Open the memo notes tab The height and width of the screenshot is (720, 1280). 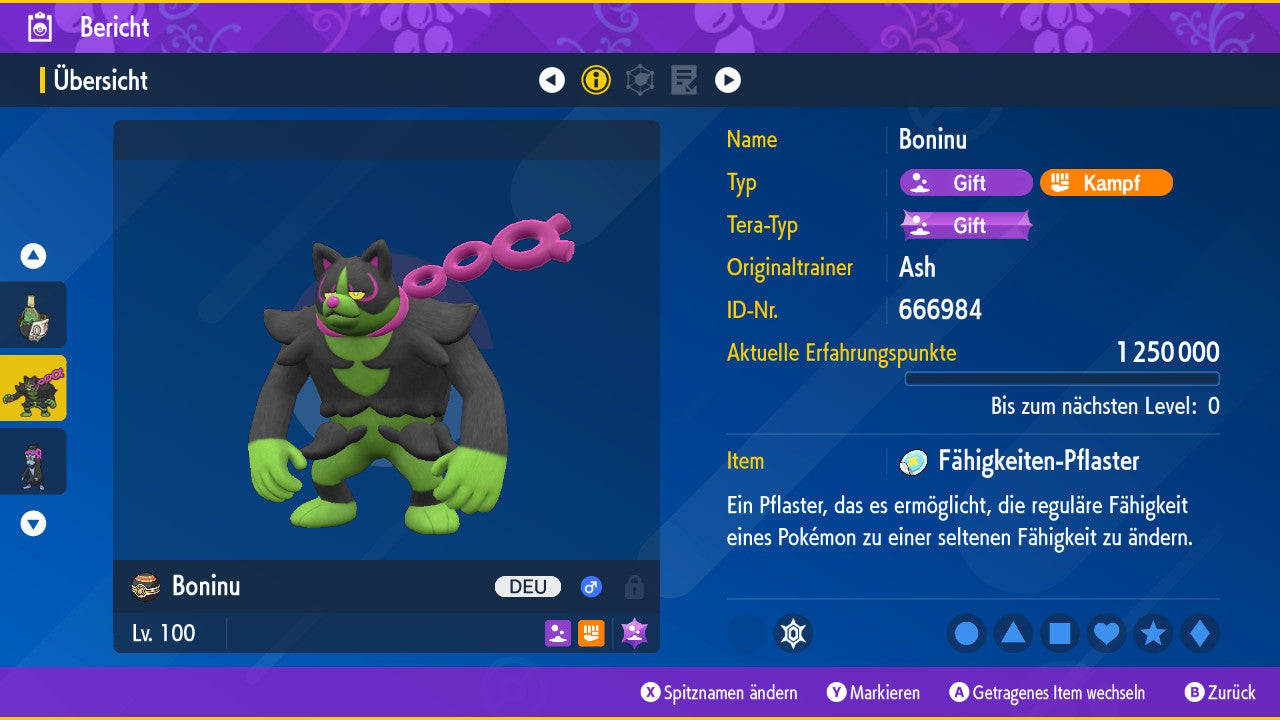(x=684, y=80)
